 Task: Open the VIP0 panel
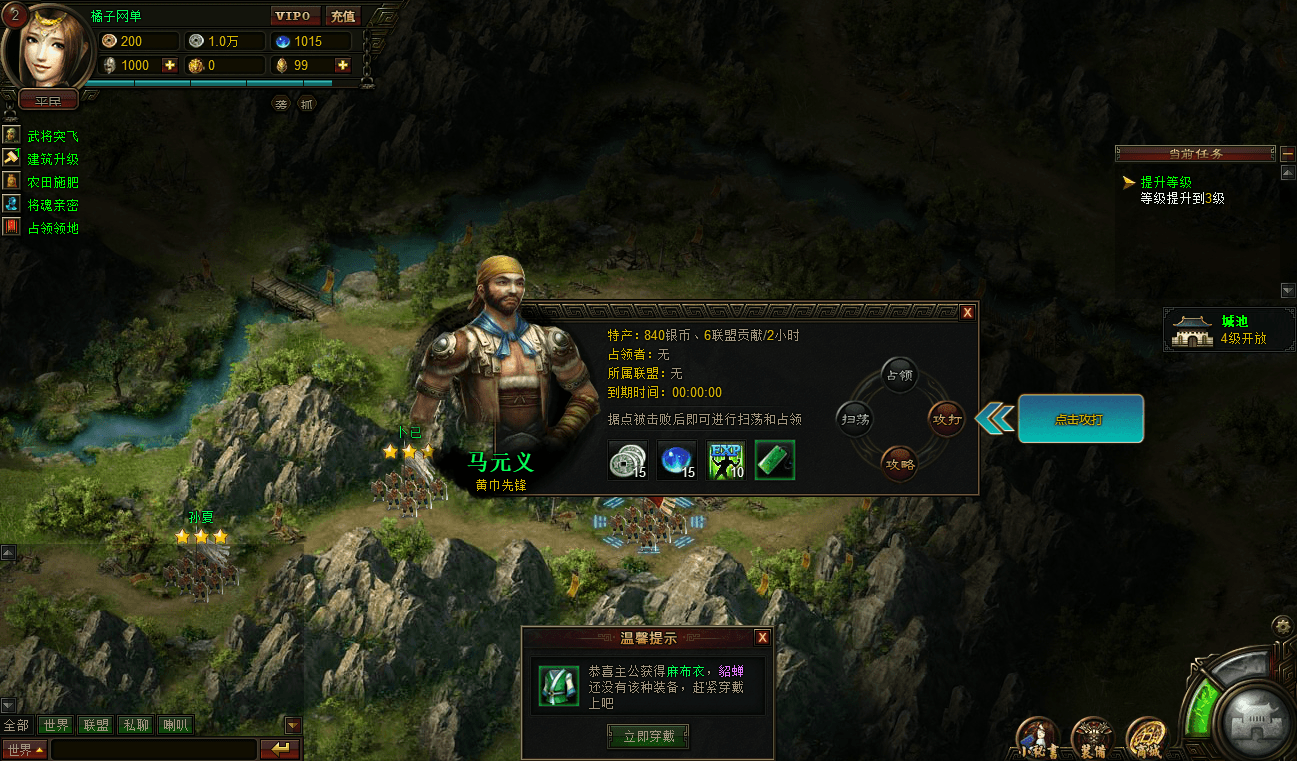coord(296,16)
